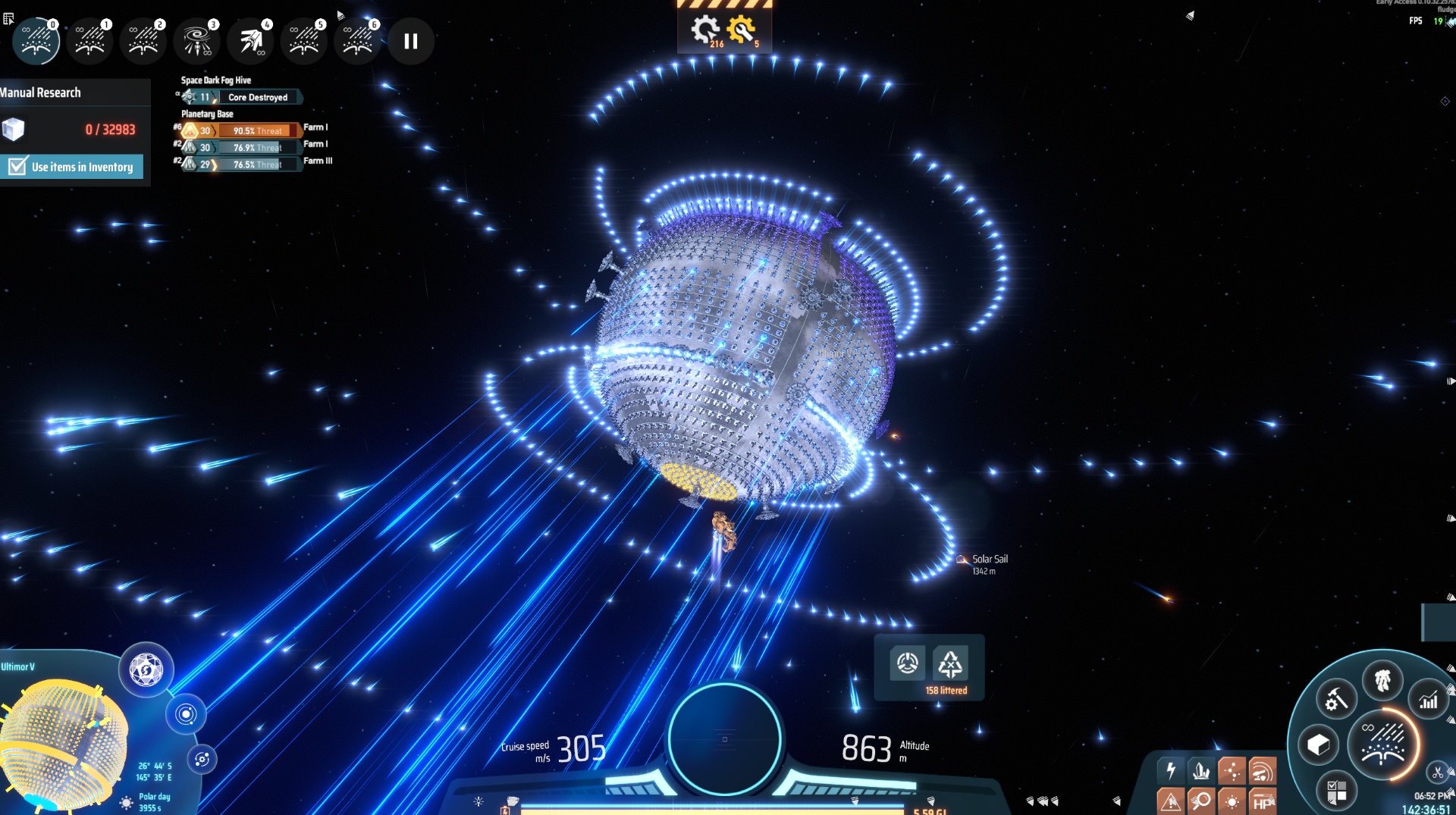The height and width of the screenshot is (815, 1456).
Task: Open the mecha panel icon
Action: (1382, 680)
